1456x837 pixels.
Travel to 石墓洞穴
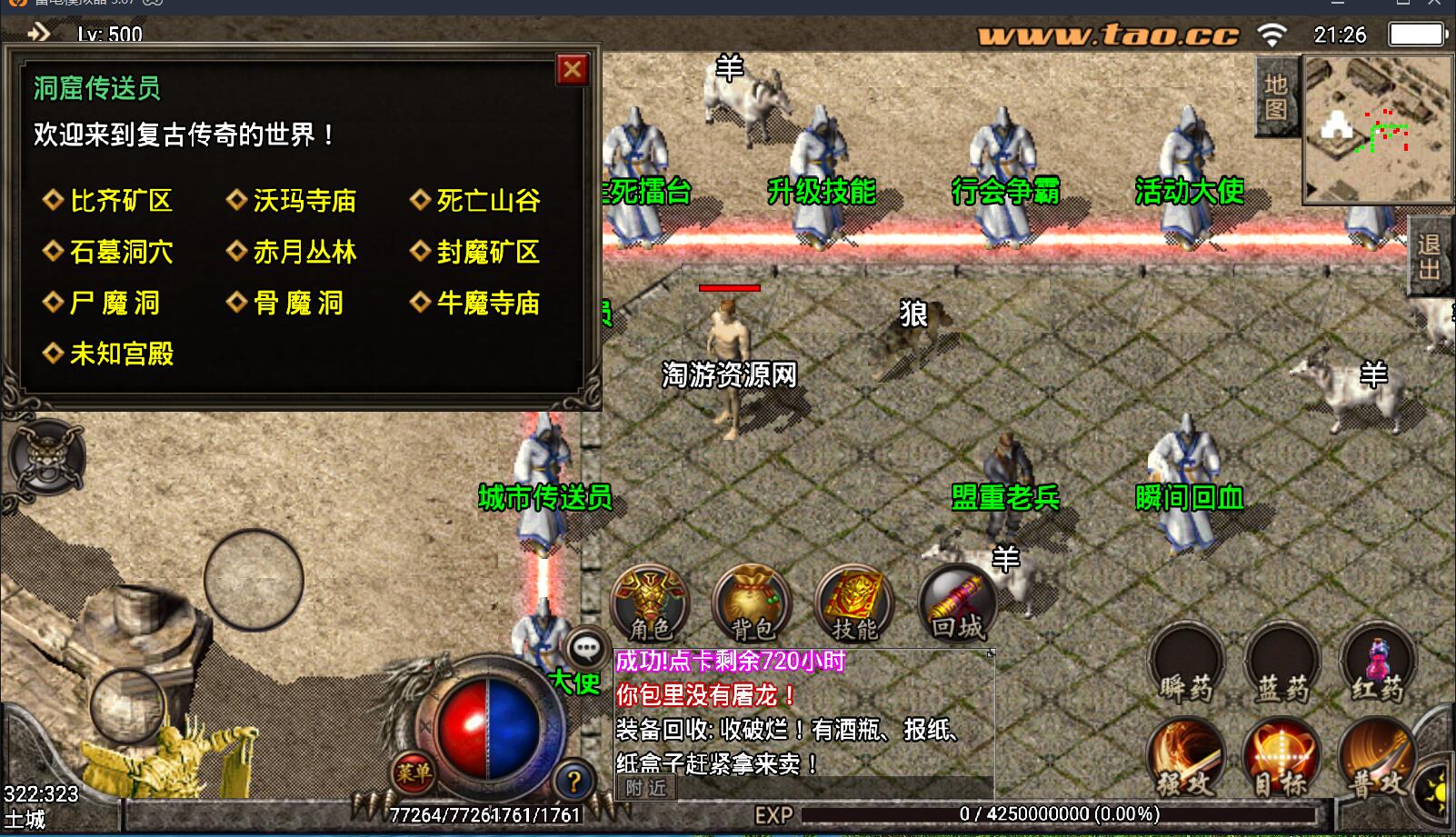(x=121, y=252)
